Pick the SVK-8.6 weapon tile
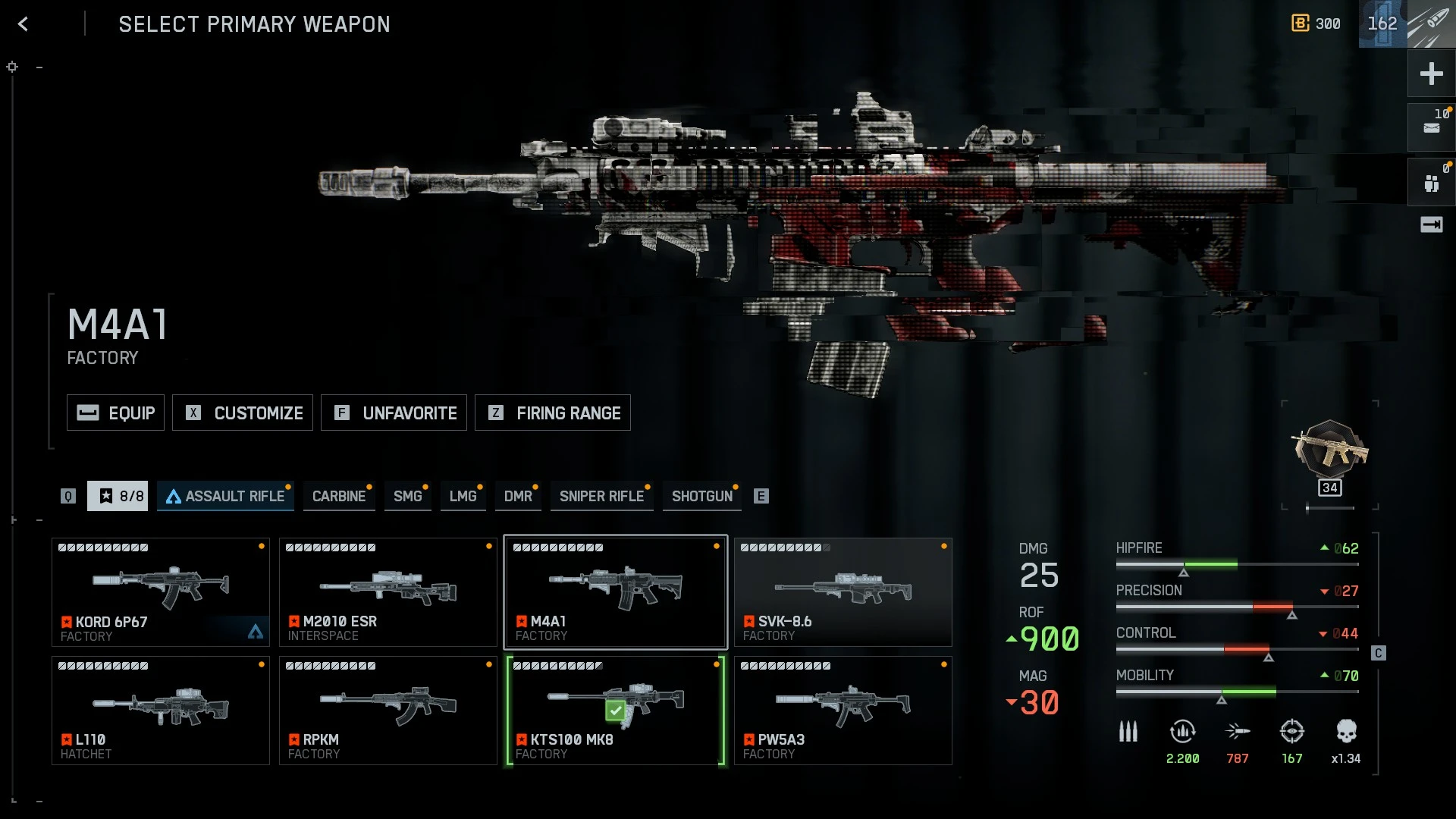 point(843,592)
